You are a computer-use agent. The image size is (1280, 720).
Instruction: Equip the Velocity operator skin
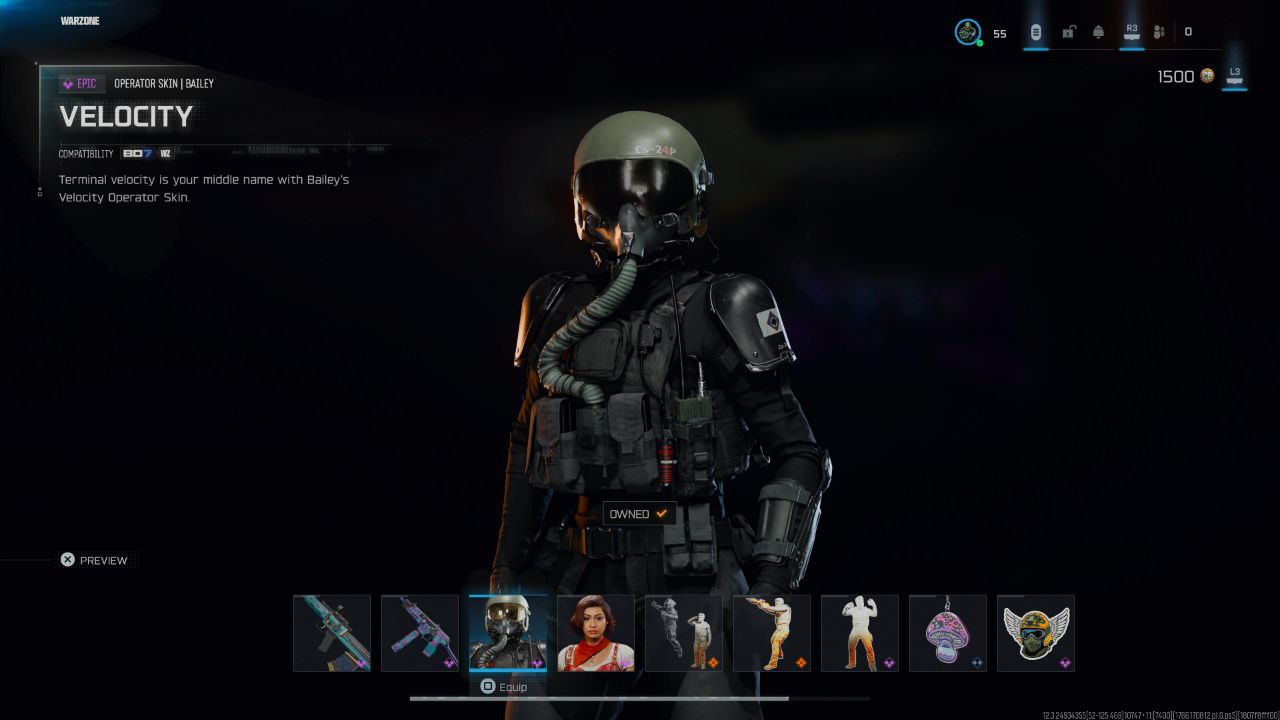click(x=504, y=687)
